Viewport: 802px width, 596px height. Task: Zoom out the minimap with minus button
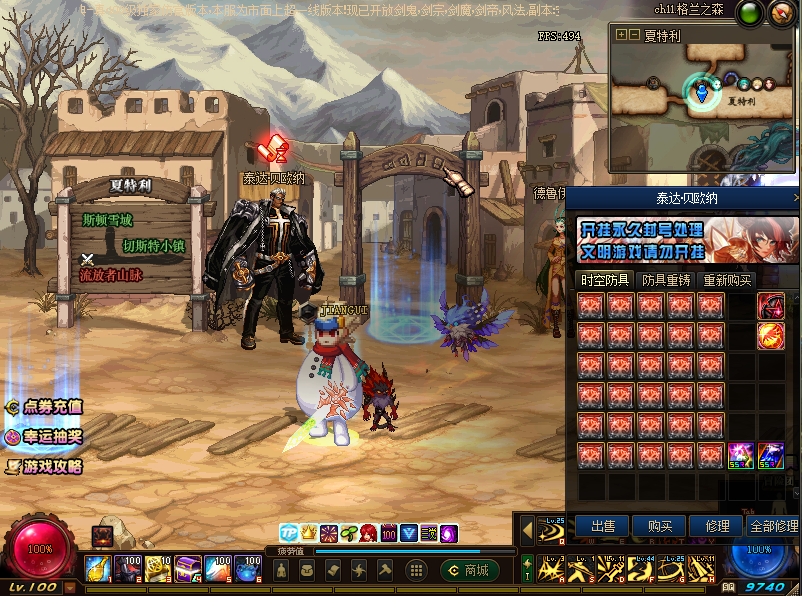point(633,34)
